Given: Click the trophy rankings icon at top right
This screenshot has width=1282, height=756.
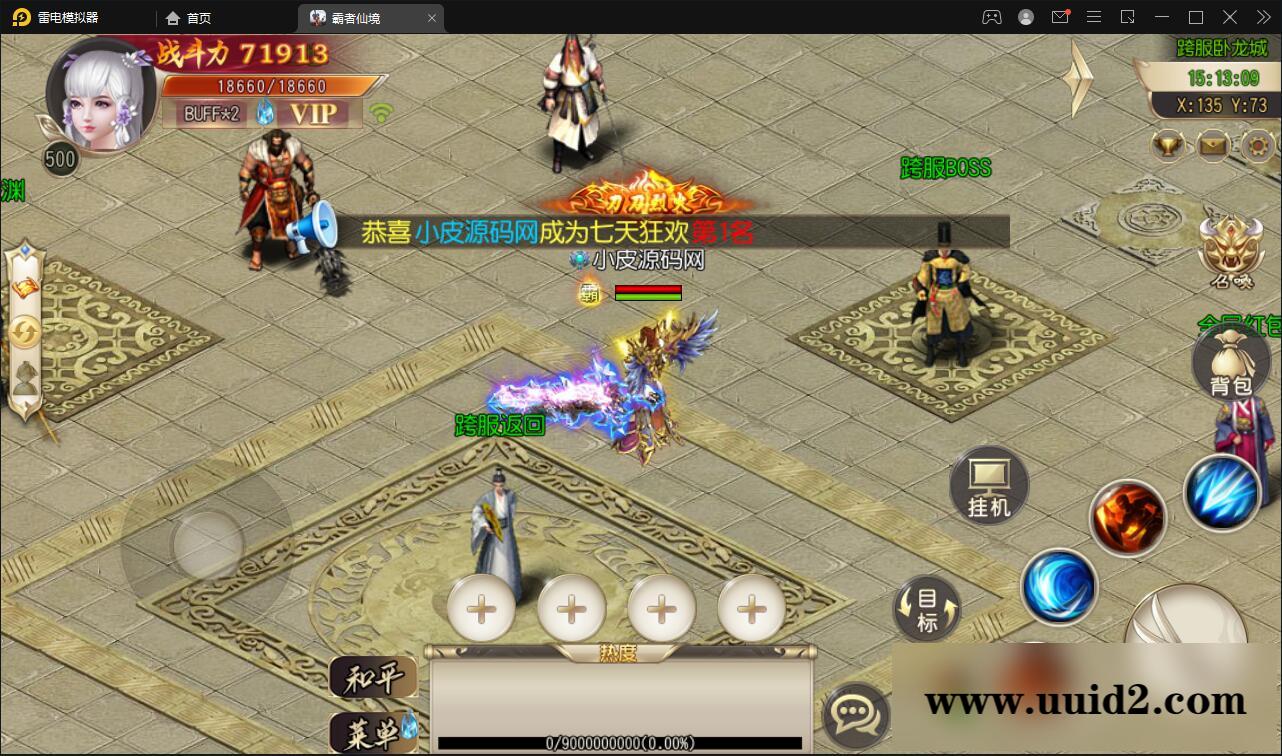Looking at the screenshot, I should pos(1166,145).
